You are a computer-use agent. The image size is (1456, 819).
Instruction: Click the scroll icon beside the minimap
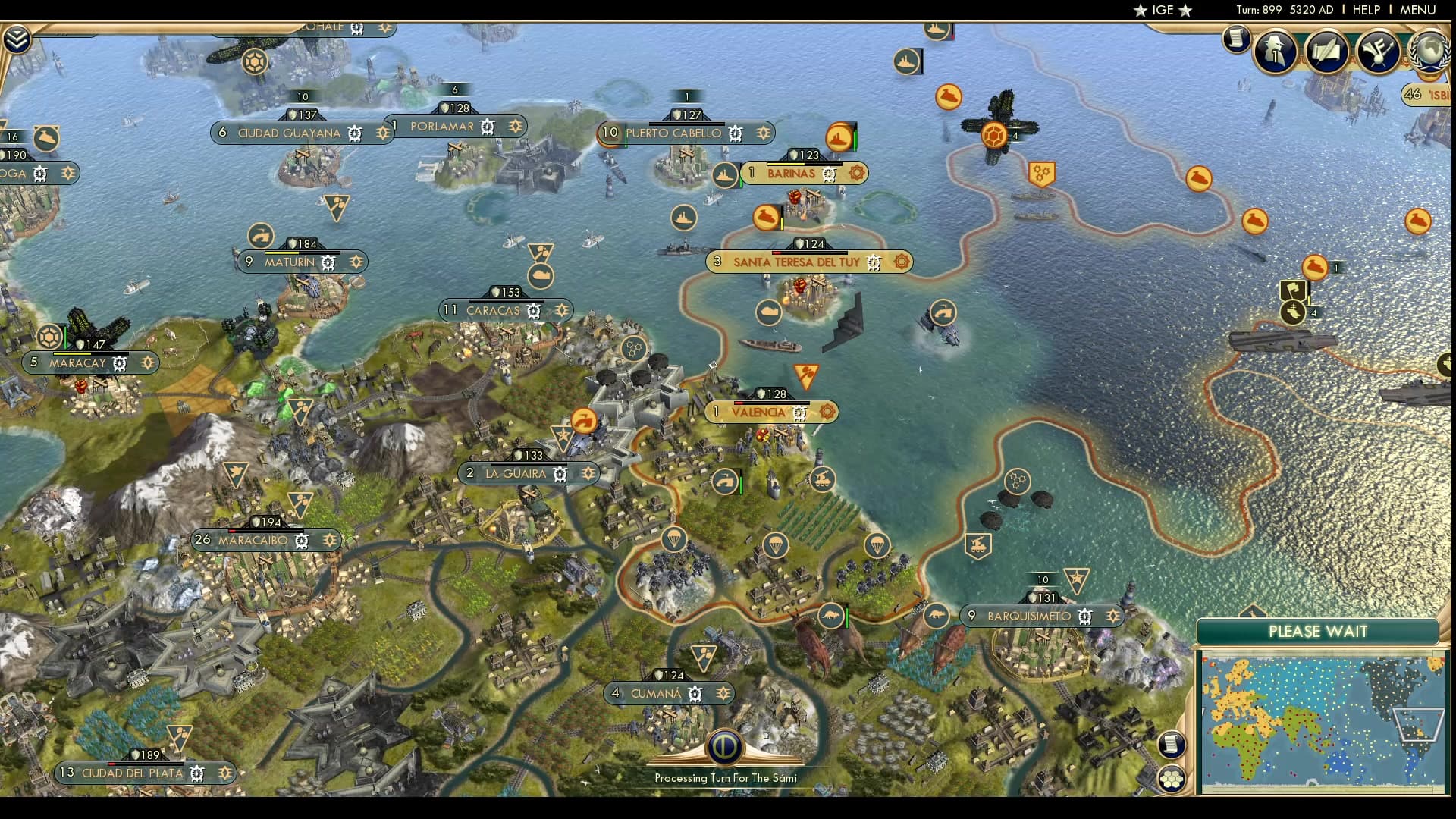(1172, 745)
